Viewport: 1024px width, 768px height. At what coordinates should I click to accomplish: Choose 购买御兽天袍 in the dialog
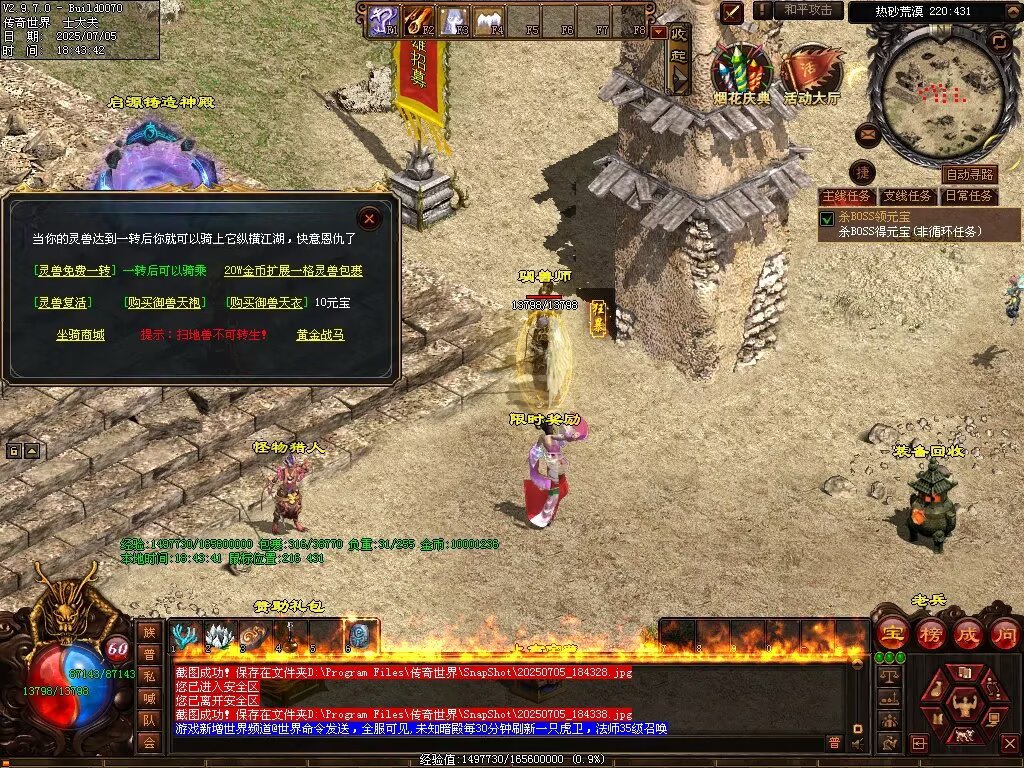point(165,303)
